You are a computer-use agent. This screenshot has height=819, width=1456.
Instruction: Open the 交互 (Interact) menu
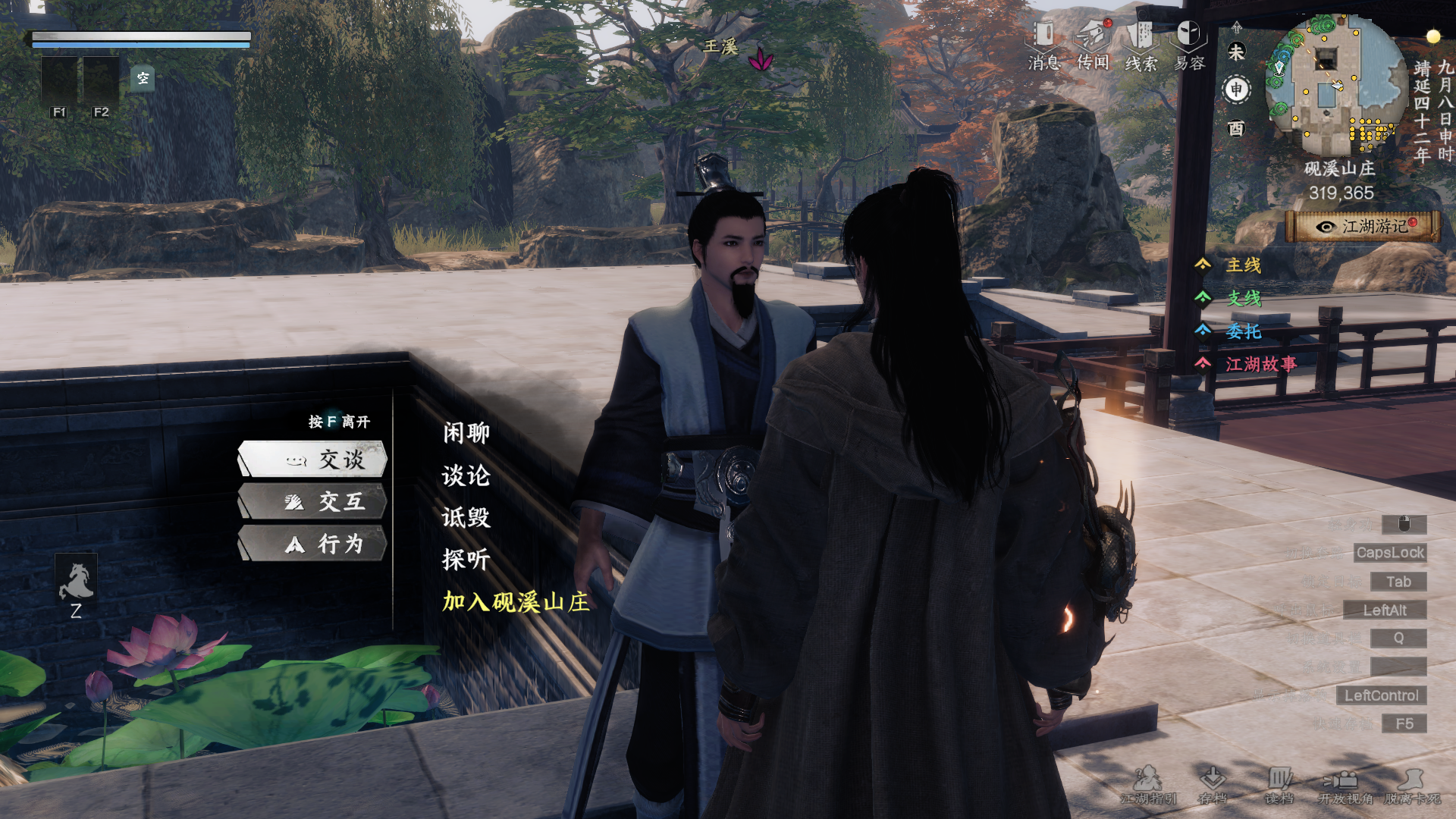(x=312, y=502)
